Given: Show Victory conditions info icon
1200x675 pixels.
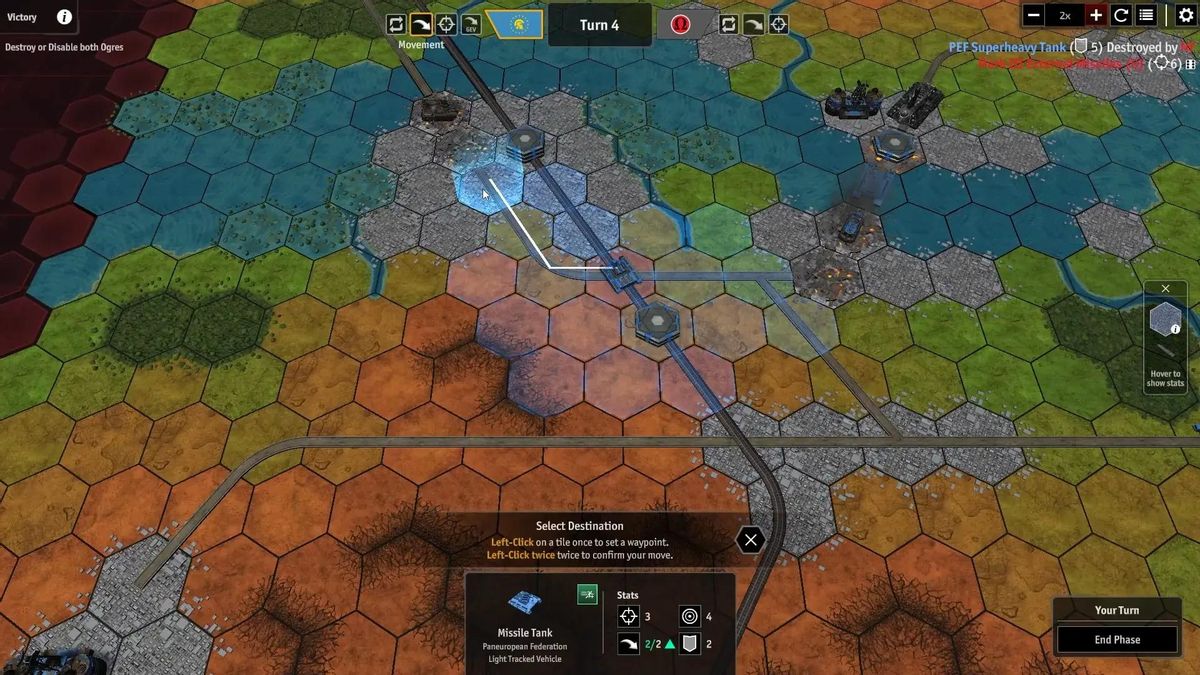Looking at the screenshot, I should tap(64, 17).
